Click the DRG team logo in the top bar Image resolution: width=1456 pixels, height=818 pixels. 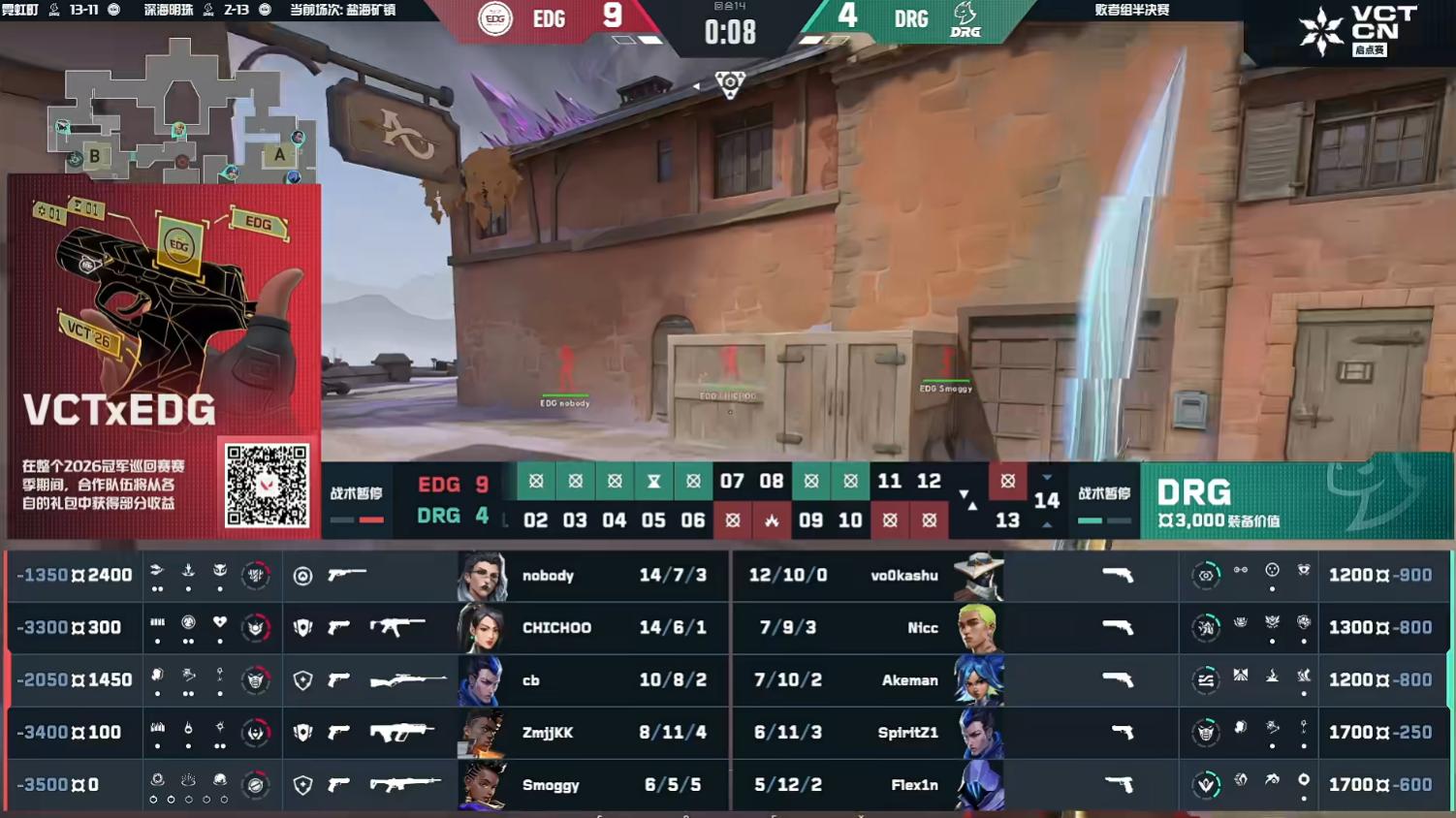click(x=965, y=19)
